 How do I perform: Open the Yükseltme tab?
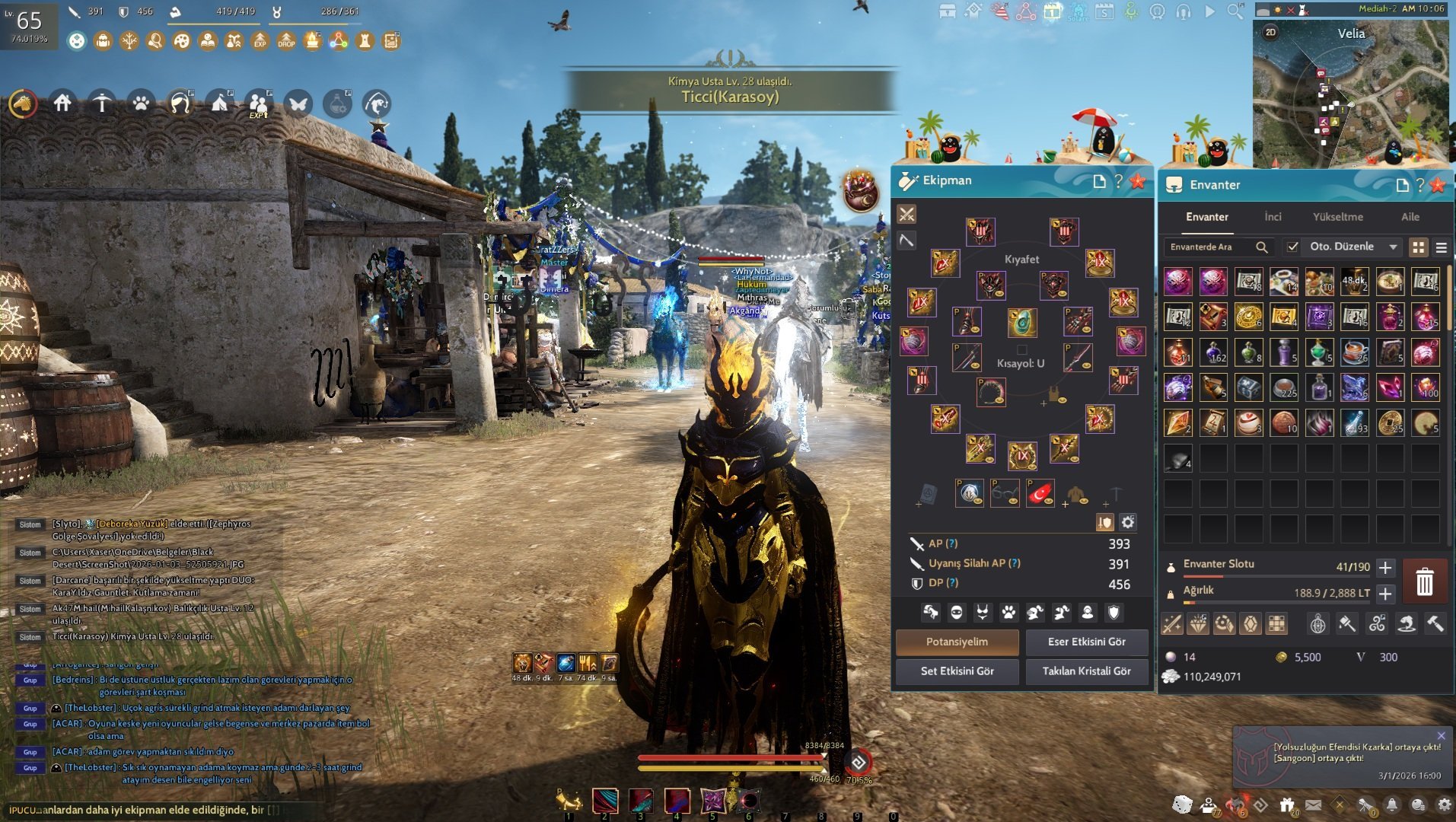click(x=1338, y=216)
